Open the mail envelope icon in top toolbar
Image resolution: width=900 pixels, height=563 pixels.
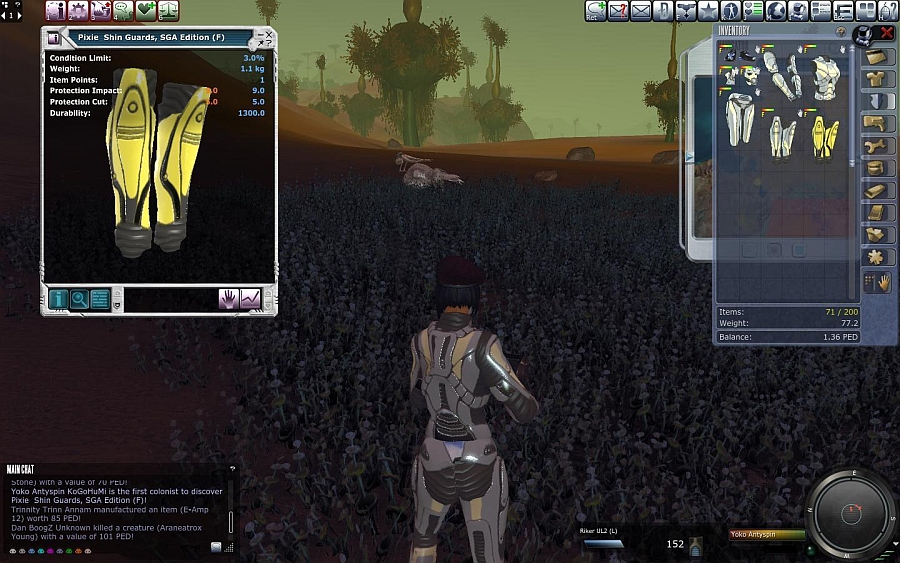(x=641, y=11)
